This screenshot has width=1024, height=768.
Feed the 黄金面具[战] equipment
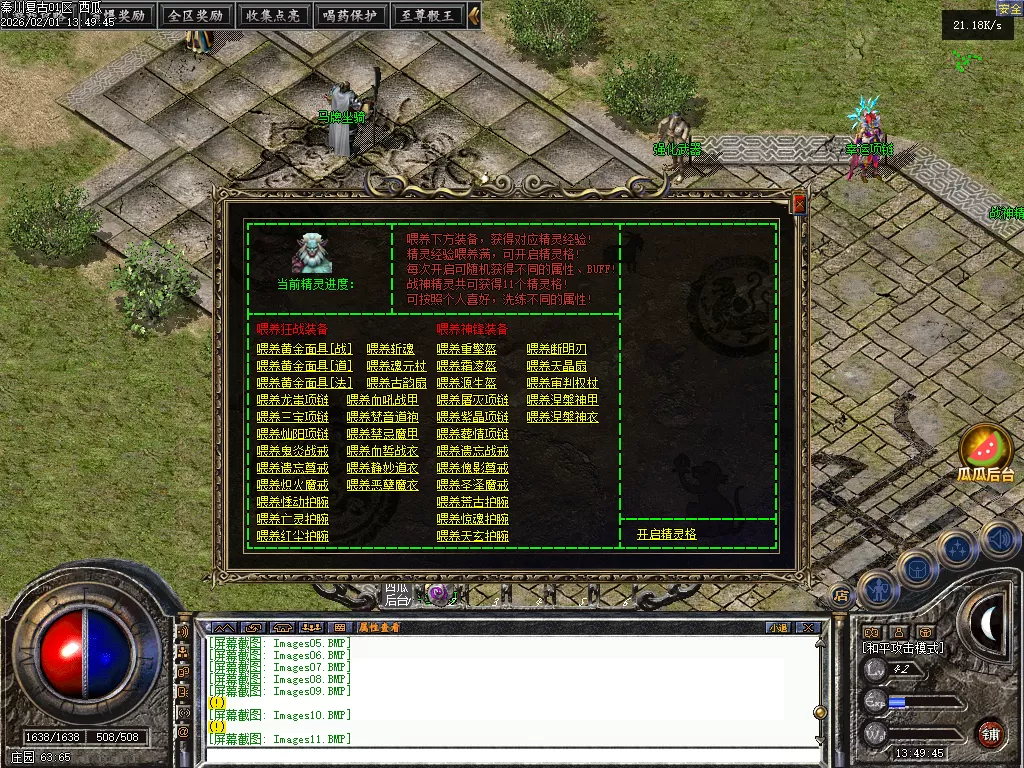tap(304, 349)
